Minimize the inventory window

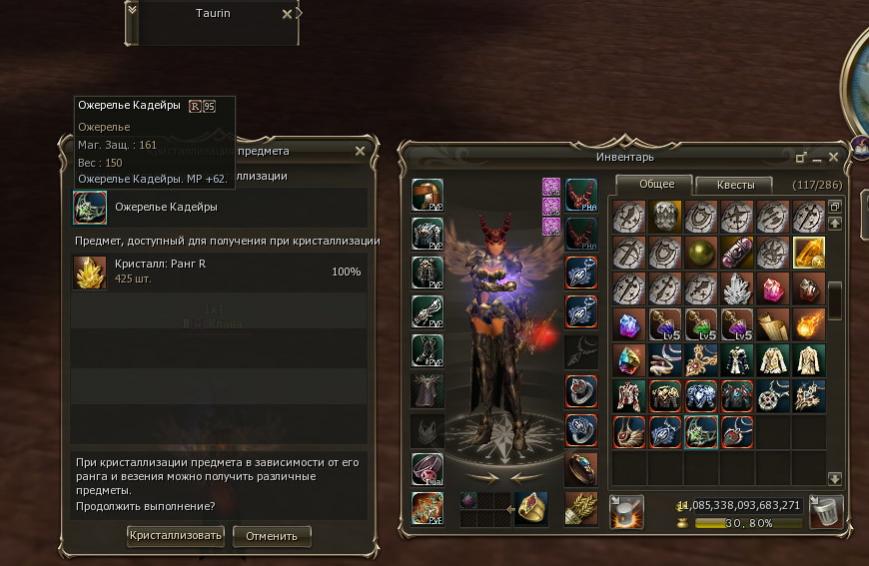817,158
